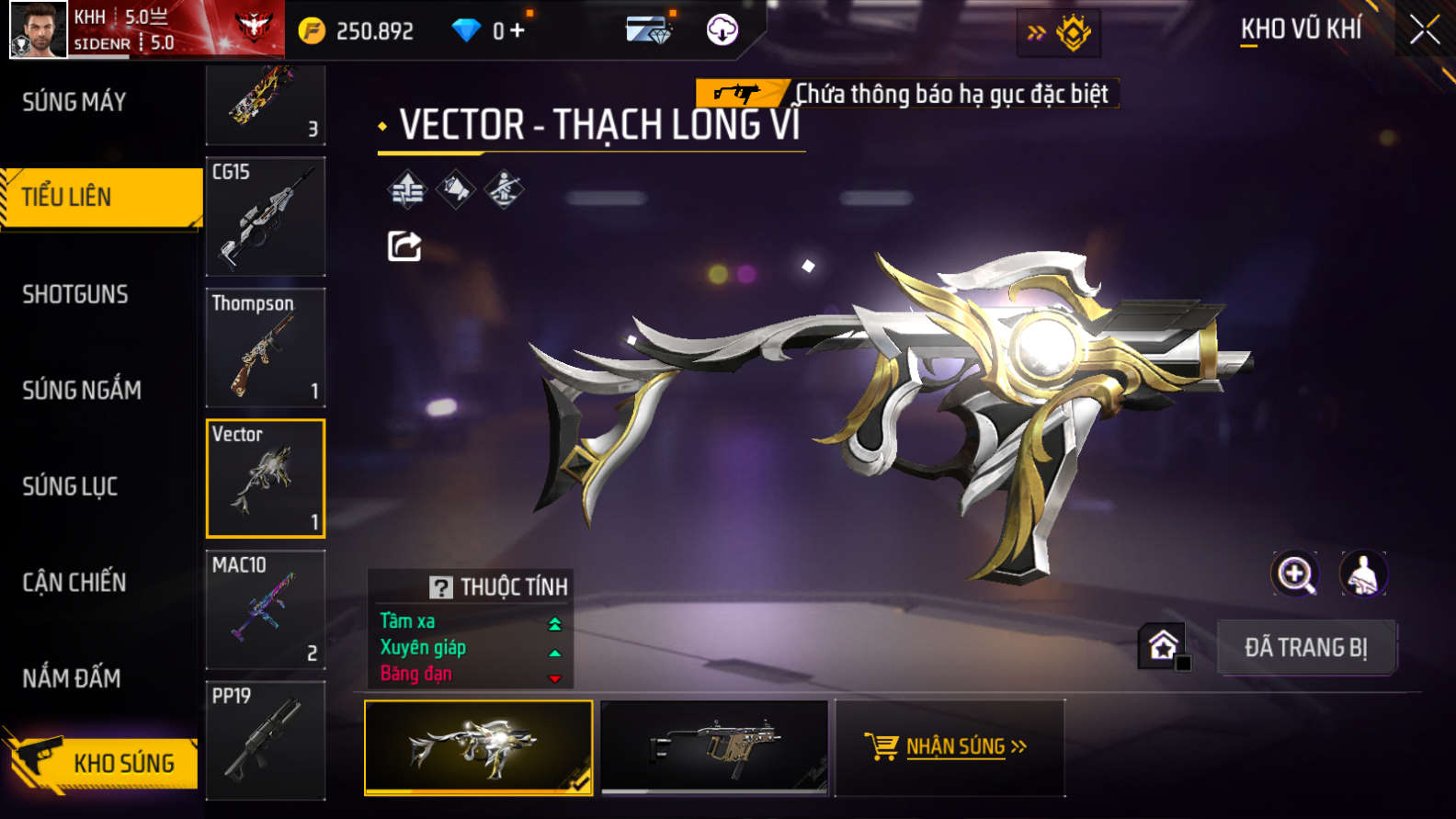Open THUỘC TÍNH help question mark
This screenshot has height=819, width=1456.
click(441, 587)
